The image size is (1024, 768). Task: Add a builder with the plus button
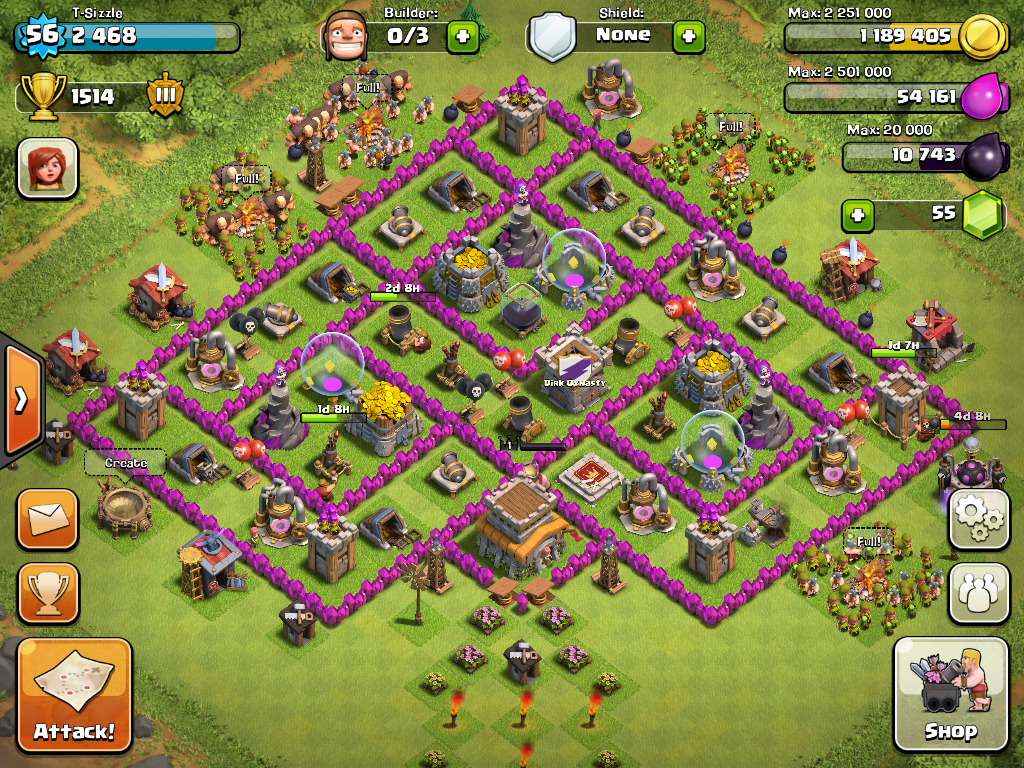tap(462, 37)
